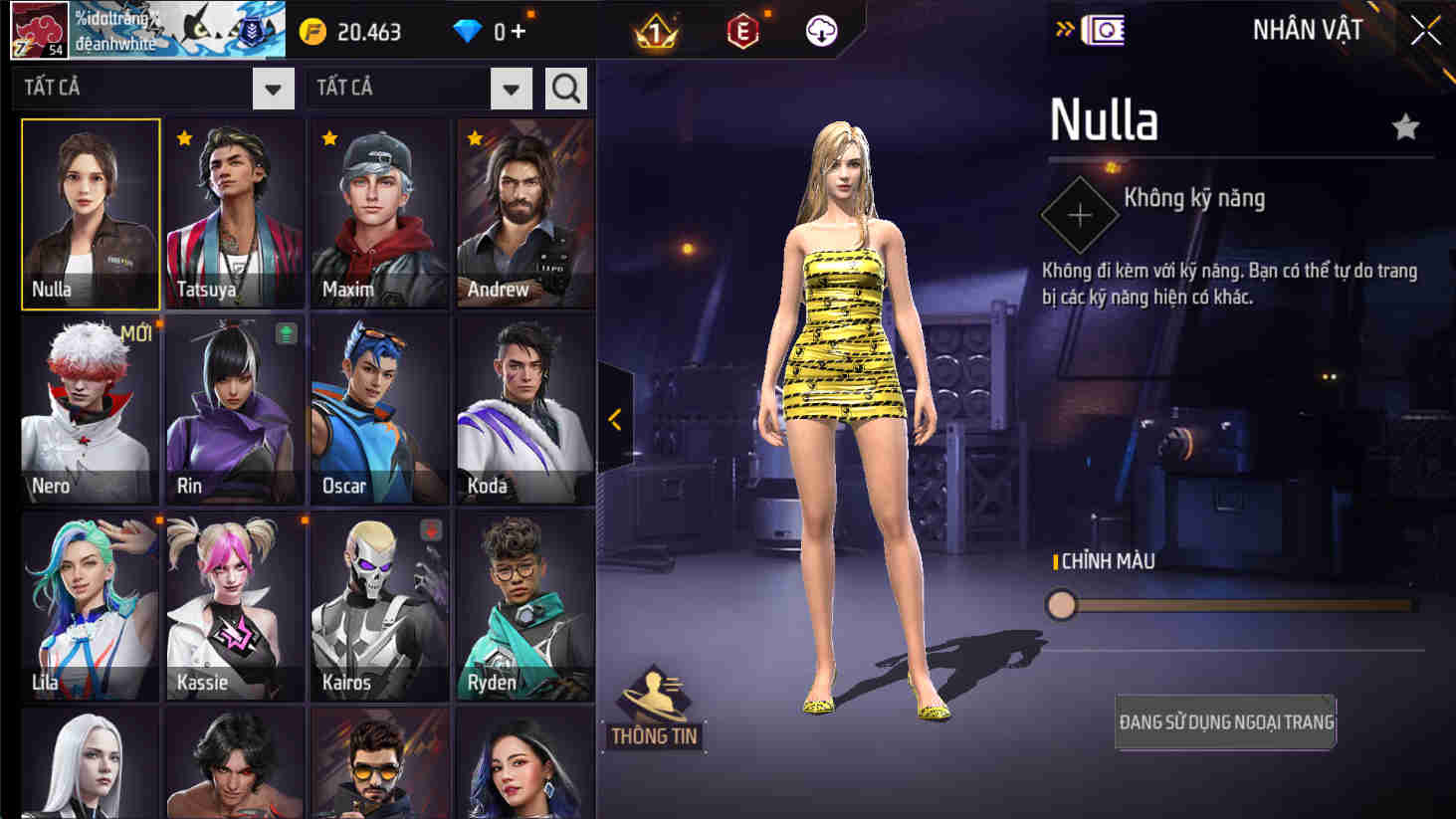Image resolution: width=1456 pixels, height=819 pixels.
Task: Open the first TẤT CẢ filter dropdown
Action: click(154, 88)
